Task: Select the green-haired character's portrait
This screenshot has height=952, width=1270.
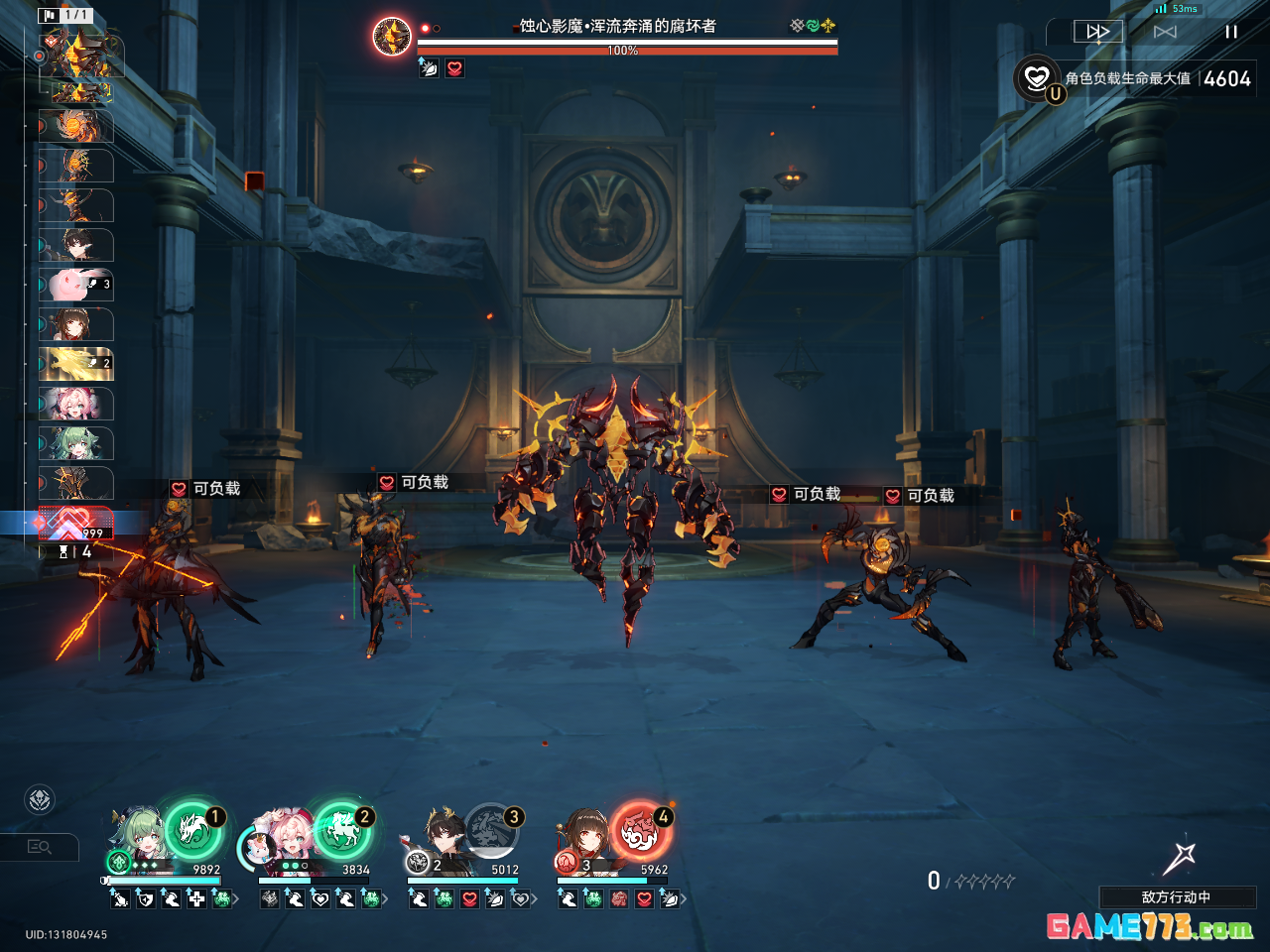Action: pos(137,838)
